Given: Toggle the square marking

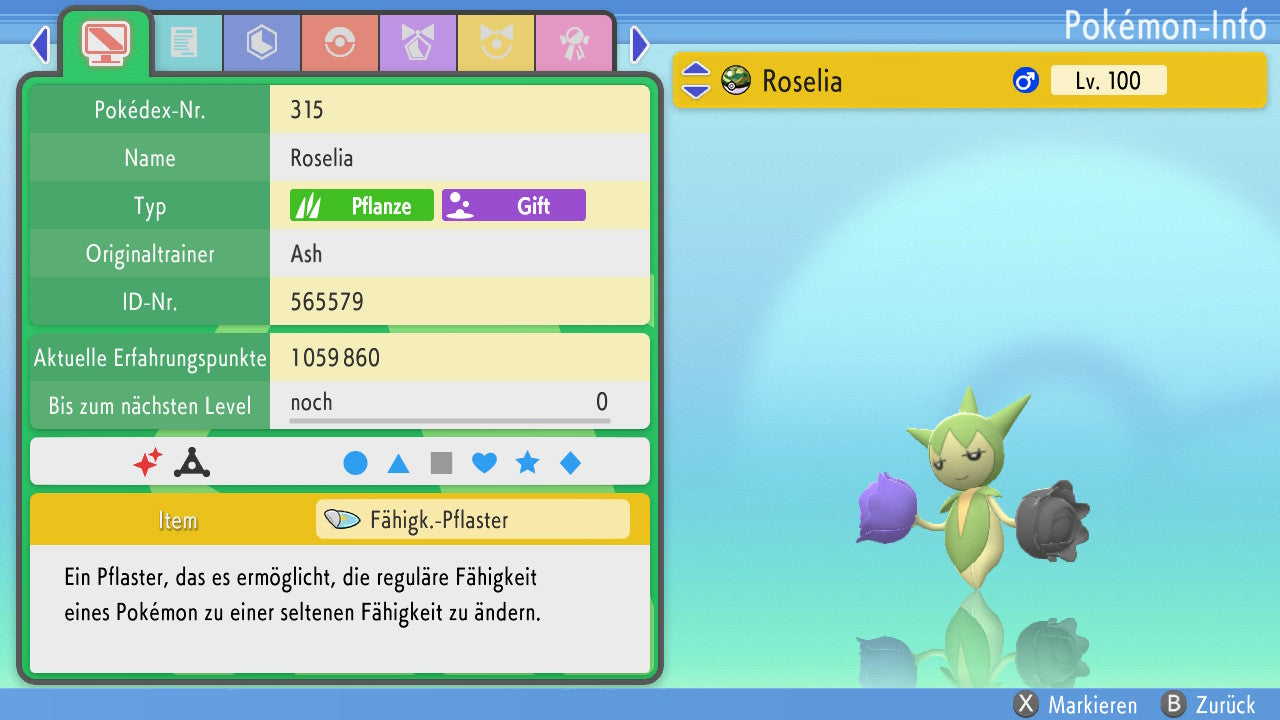Looking at the screenshot, I should (x=441, y=463).
